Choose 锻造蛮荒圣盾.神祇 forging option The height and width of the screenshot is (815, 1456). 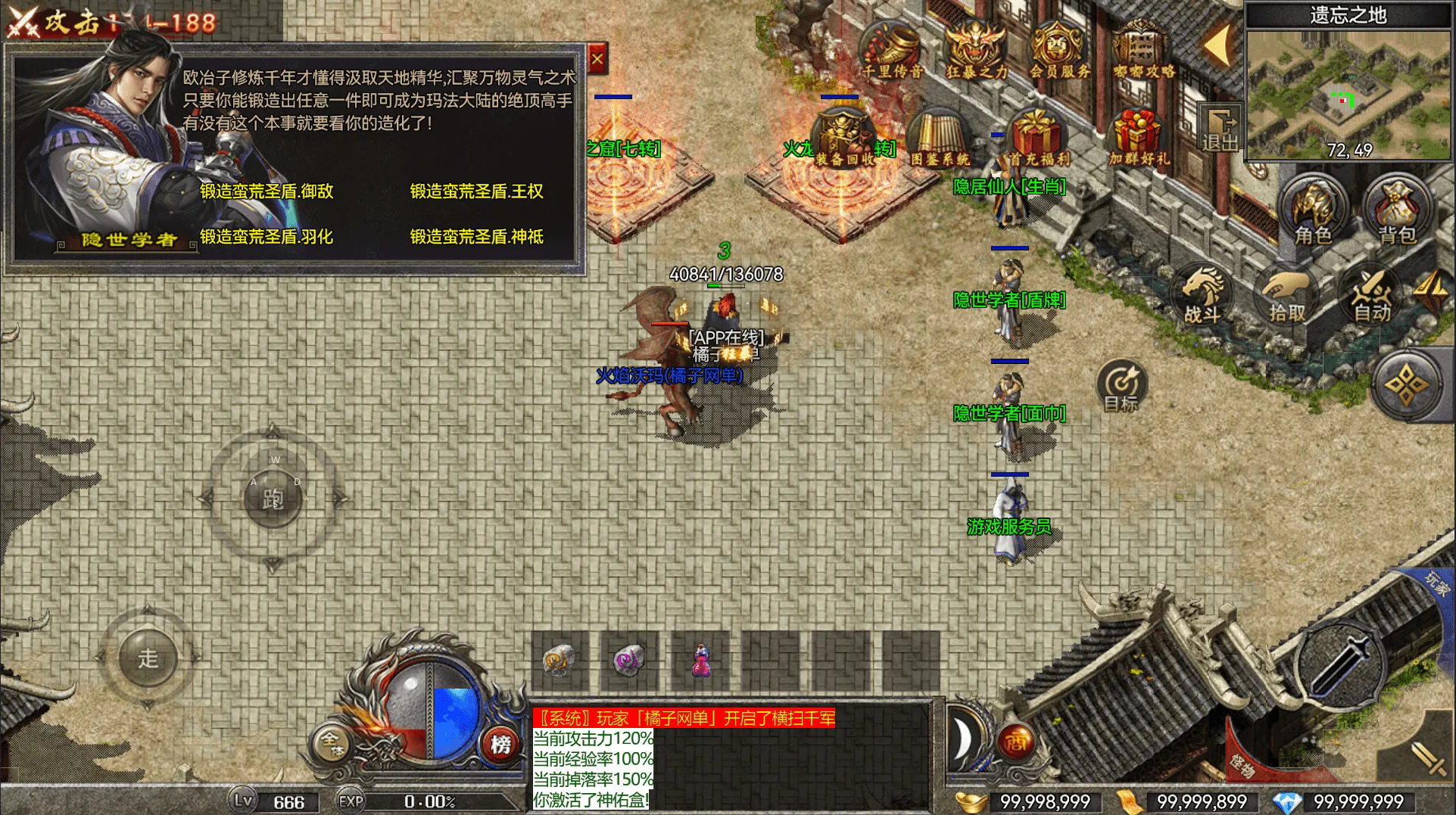coord(476,237)
